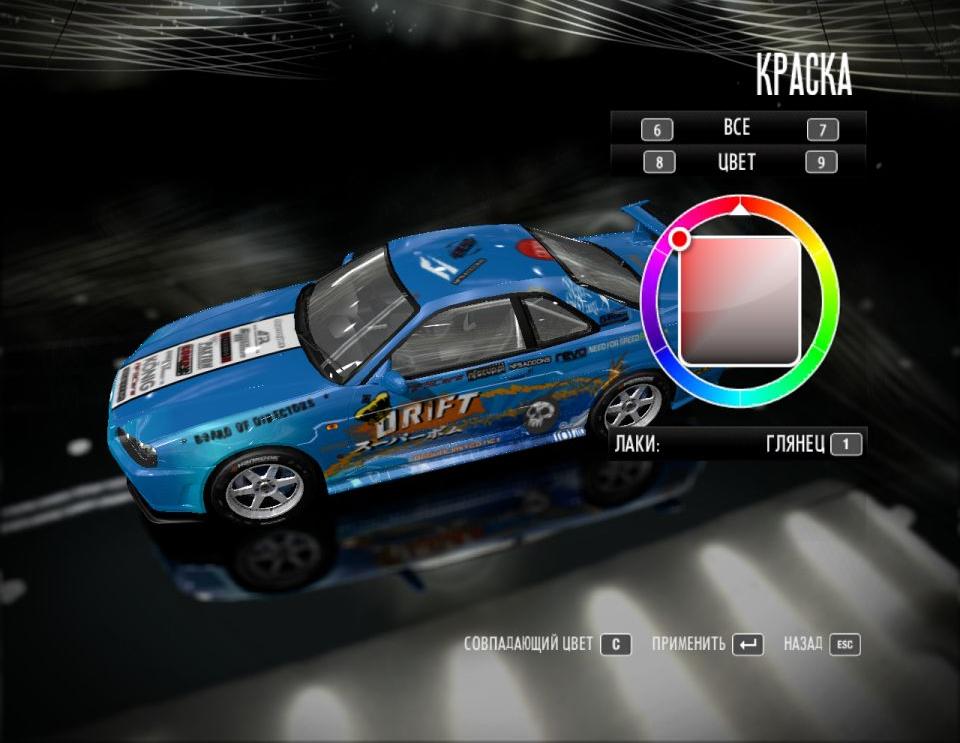Click inside the red shade picker square
Screen dimensions: 960x743
coord(740,300)
